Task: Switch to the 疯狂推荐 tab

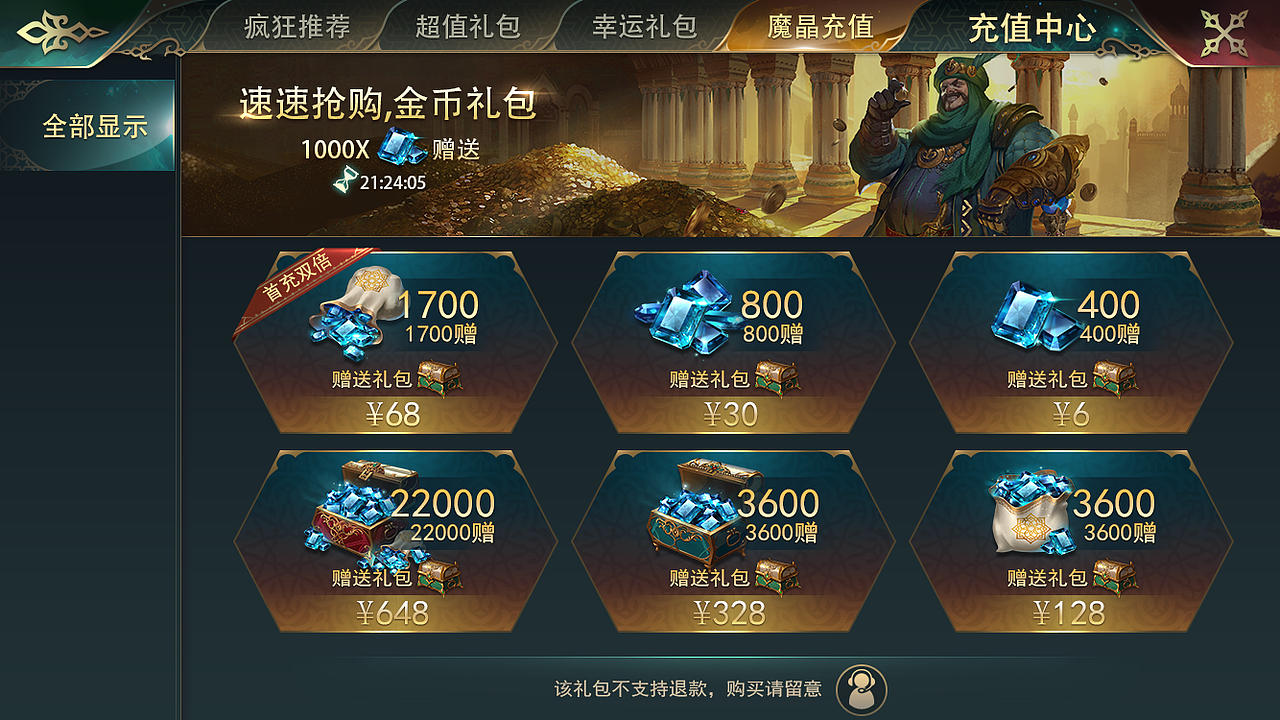Action: [295, 27]
